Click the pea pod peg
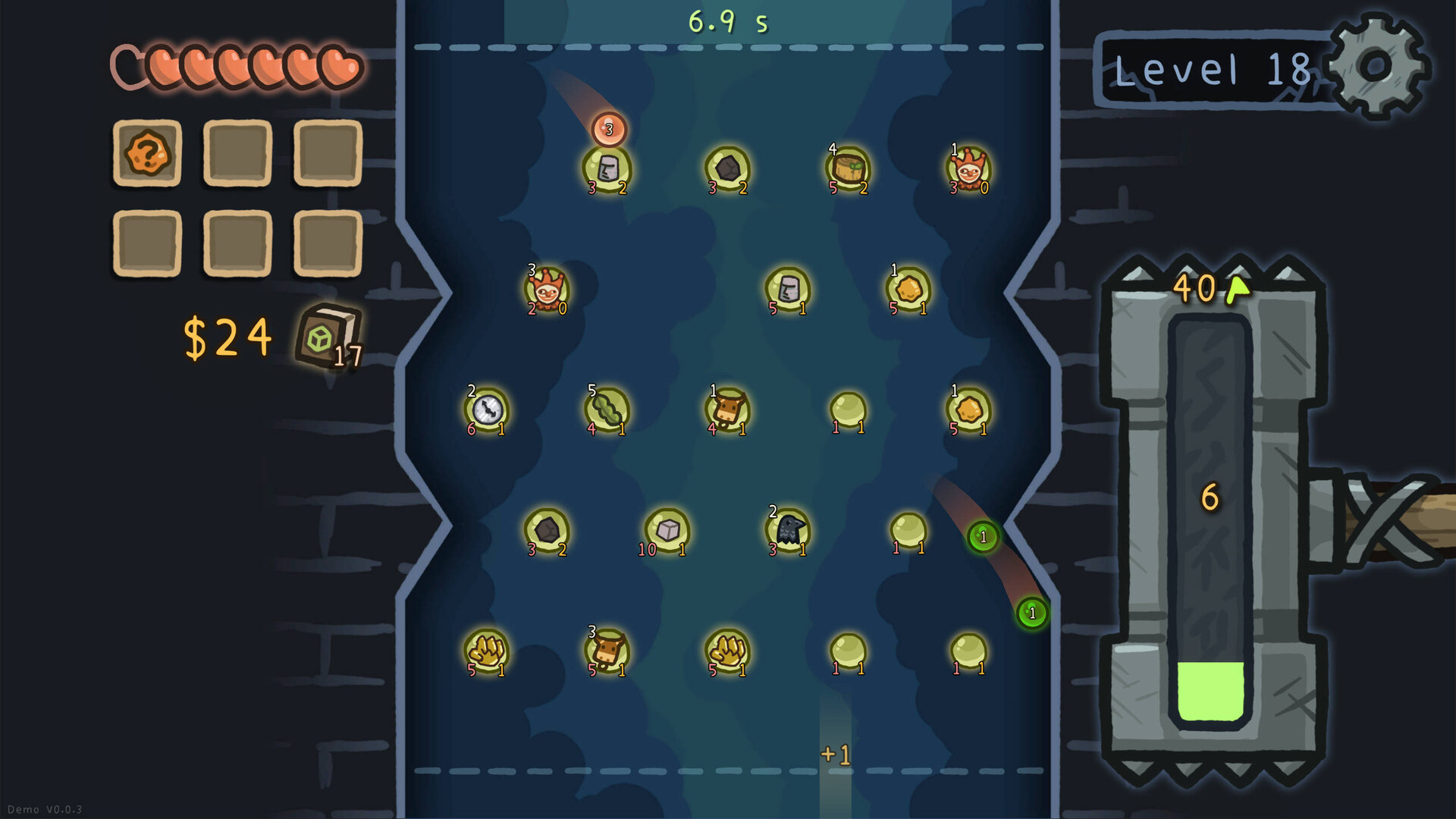 pyautogui.click(x=607, y=408)
